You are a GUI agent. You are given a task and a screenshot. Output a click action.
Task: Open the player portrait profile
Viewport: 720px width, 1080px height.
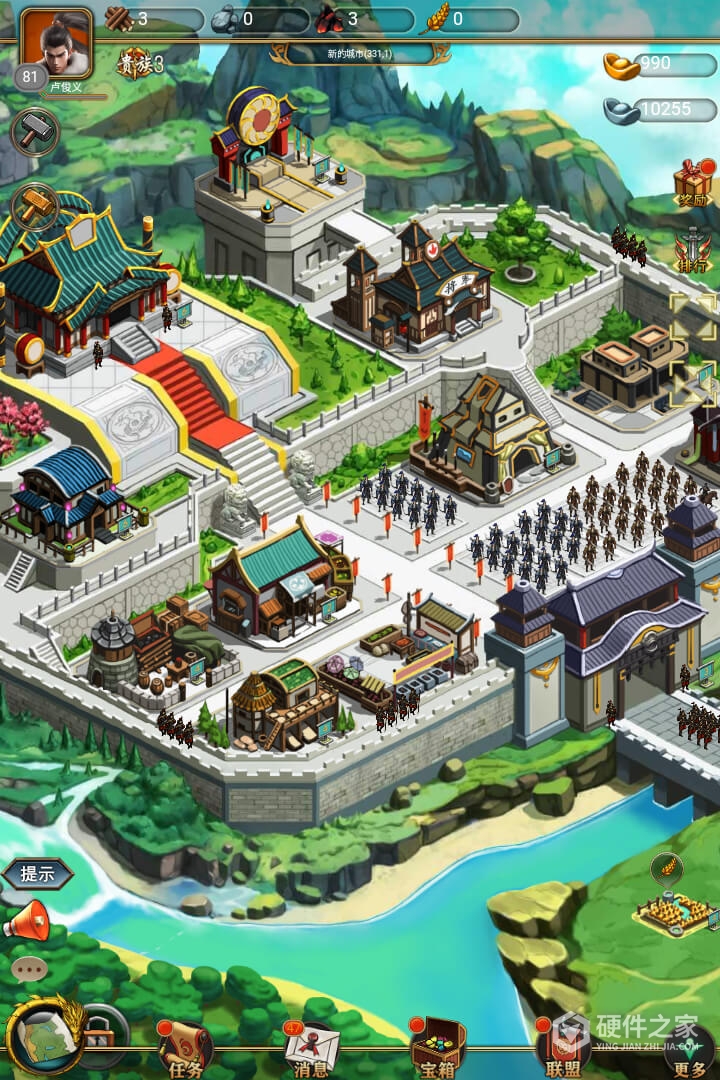click(x=56, y=43)
